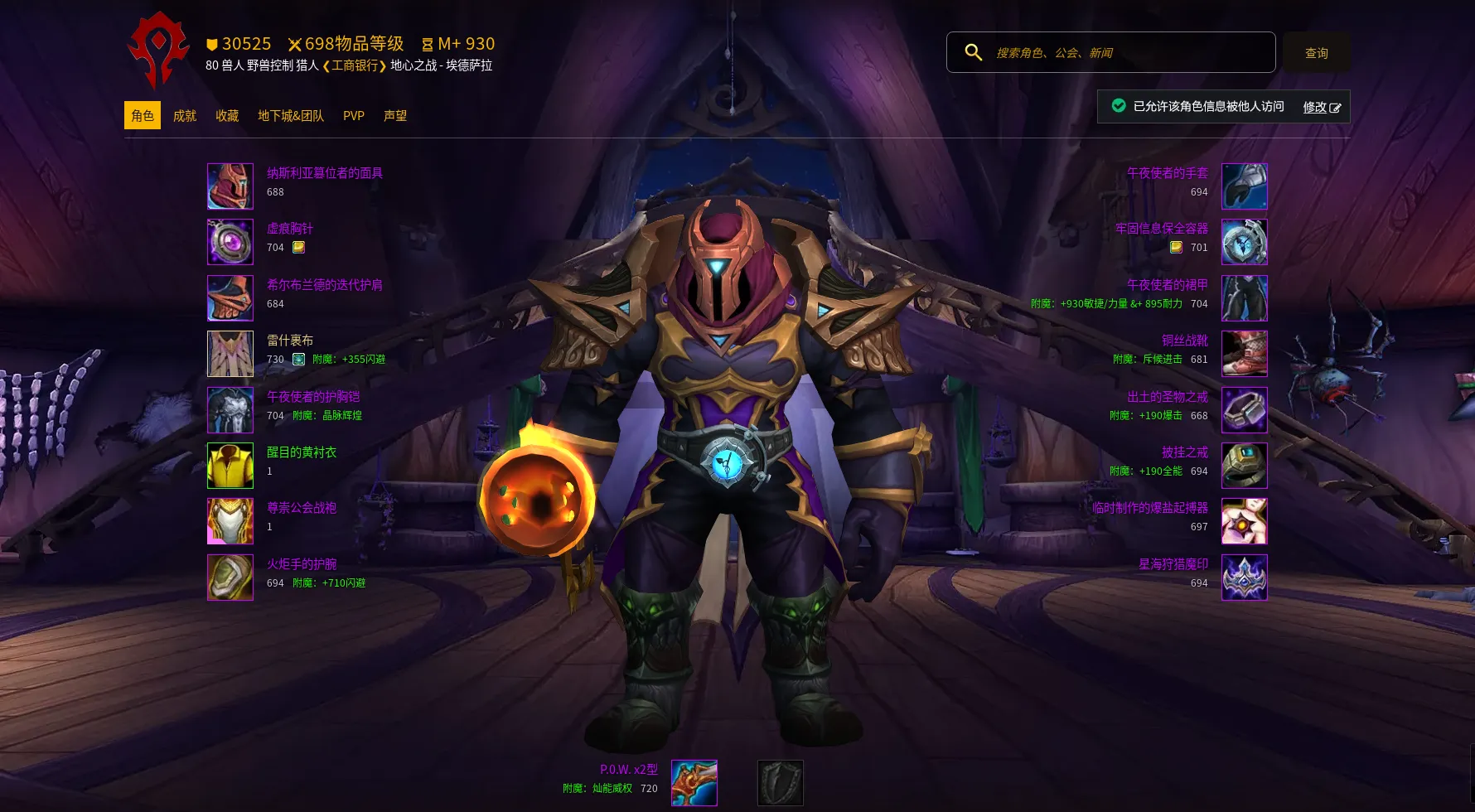Select the 纳斯利亚篡位者的面具 helmet icon
Screen dimensions: 1475x812
pyautogui.click(x=230, y=186)
